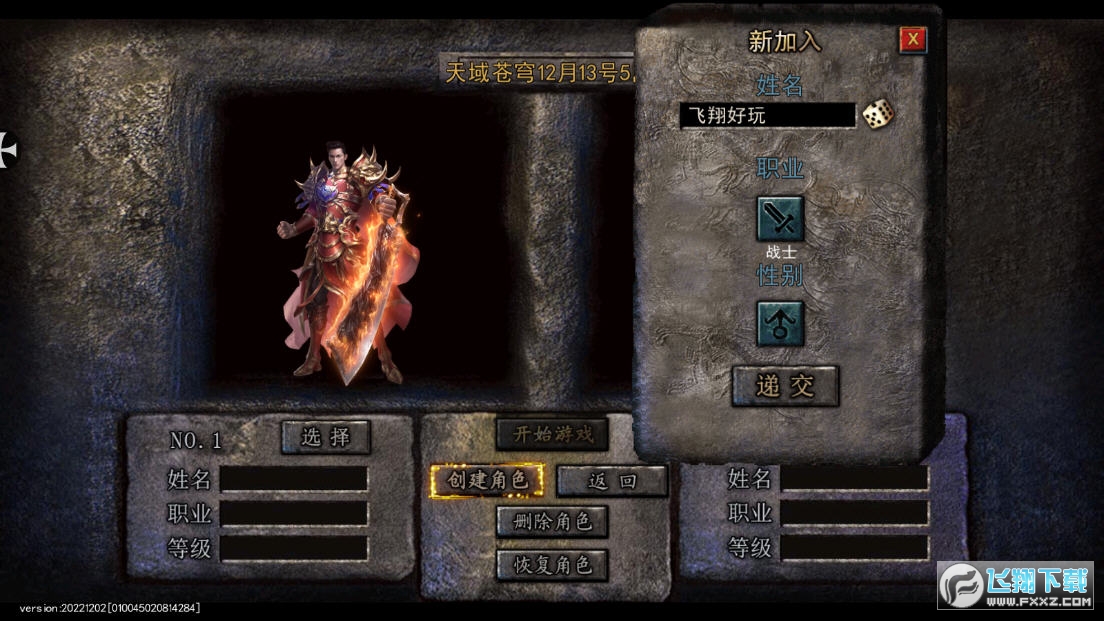Choose the male gender symbol icon
1104x621 pixels.
click(780, 324)
